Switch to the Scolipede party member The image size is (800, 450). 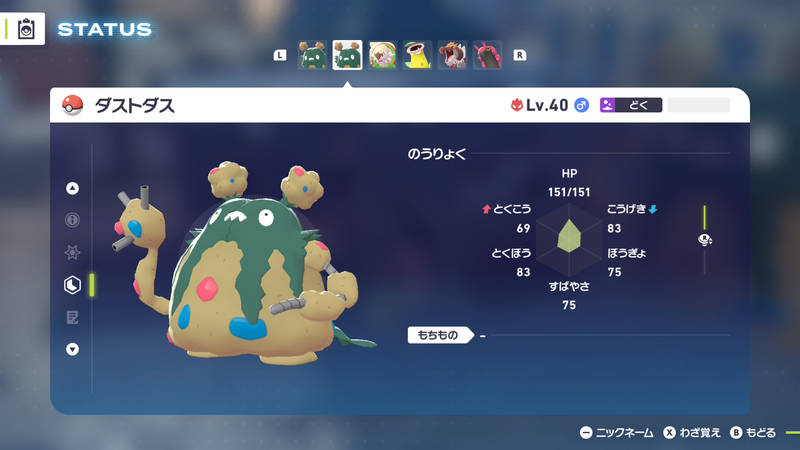(x=487, y=55)
